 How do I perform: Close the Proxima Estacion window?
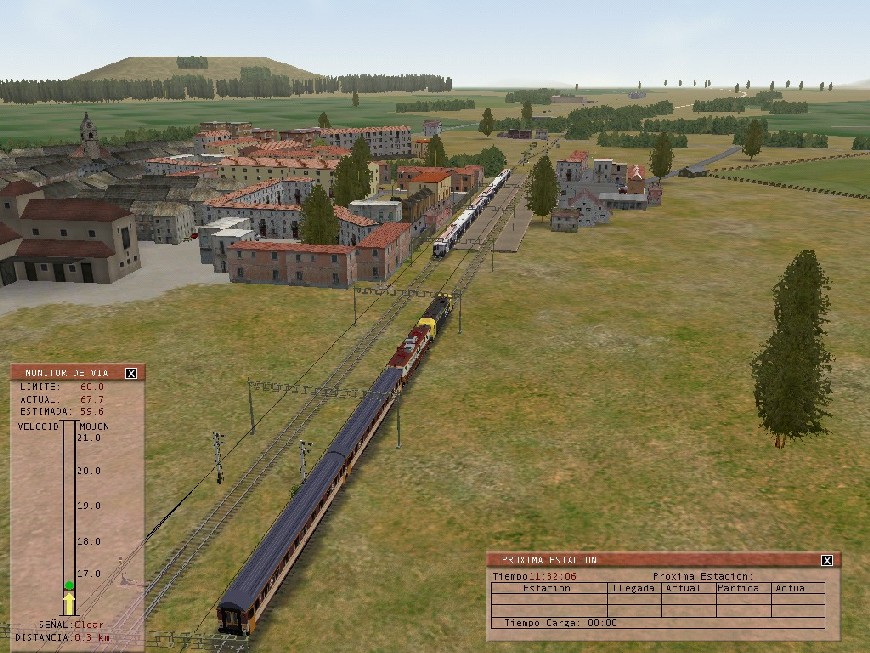[827, 561]
